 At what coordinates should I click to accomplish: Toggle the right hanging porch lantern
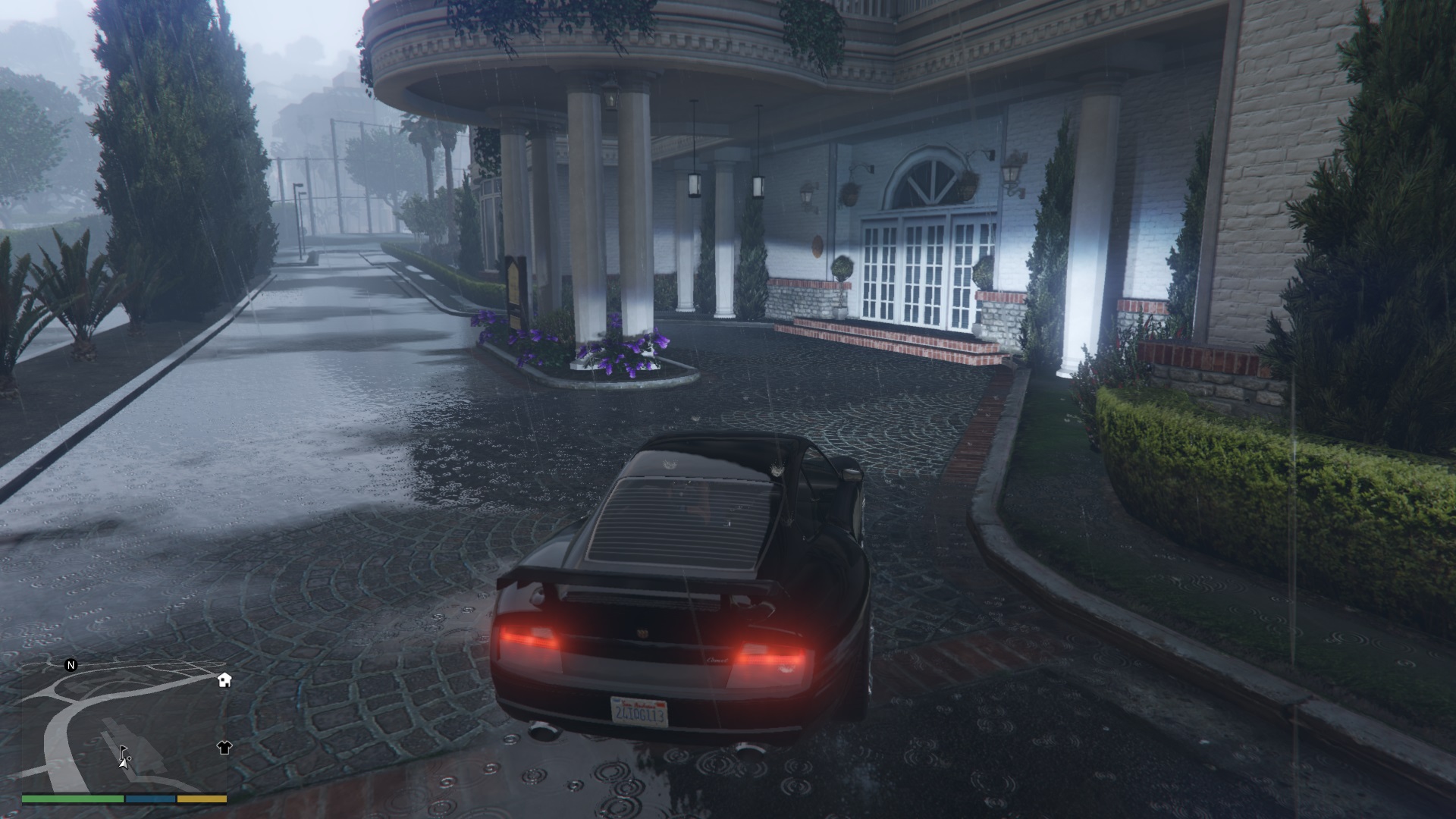(x=758, y=186)
